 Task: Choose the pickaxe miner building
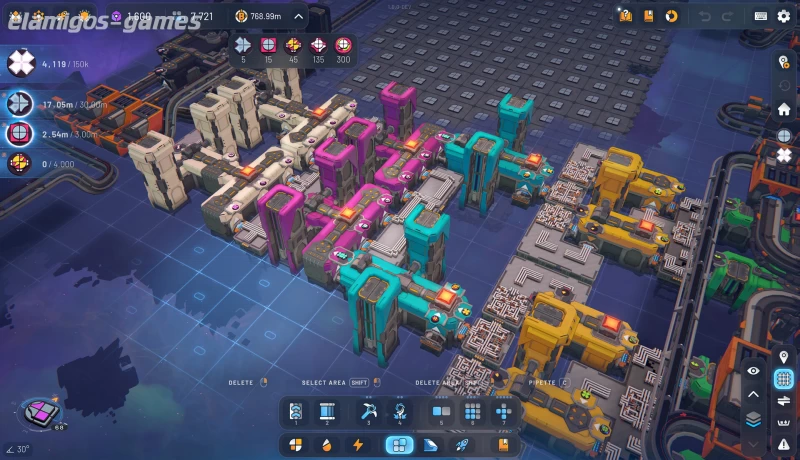coord(367,411)
